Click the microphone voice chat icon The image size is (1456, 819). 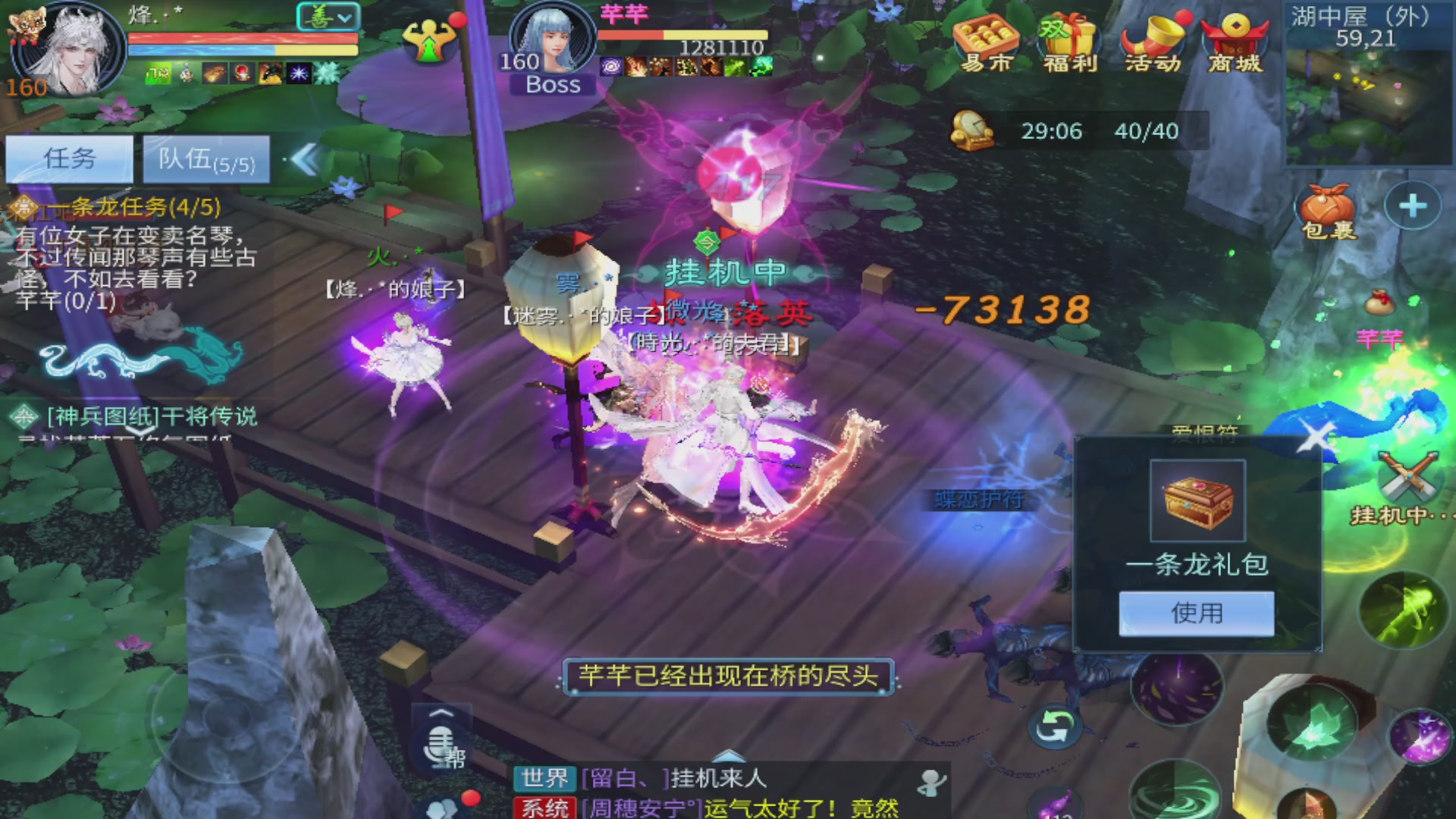[x=440, y=747]
